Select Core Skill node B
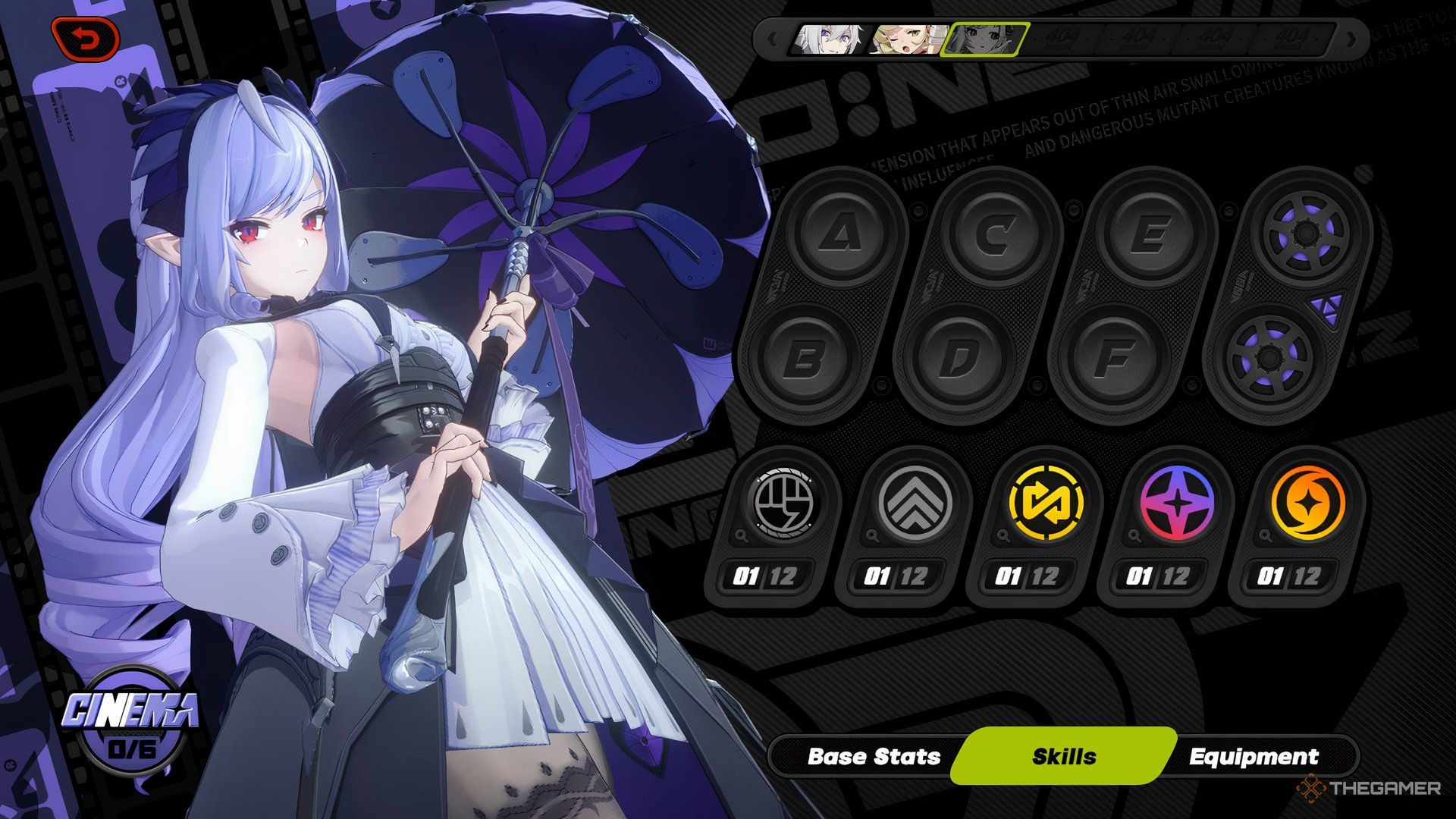Screen dimensions: 1456x819 coord(805,359)
